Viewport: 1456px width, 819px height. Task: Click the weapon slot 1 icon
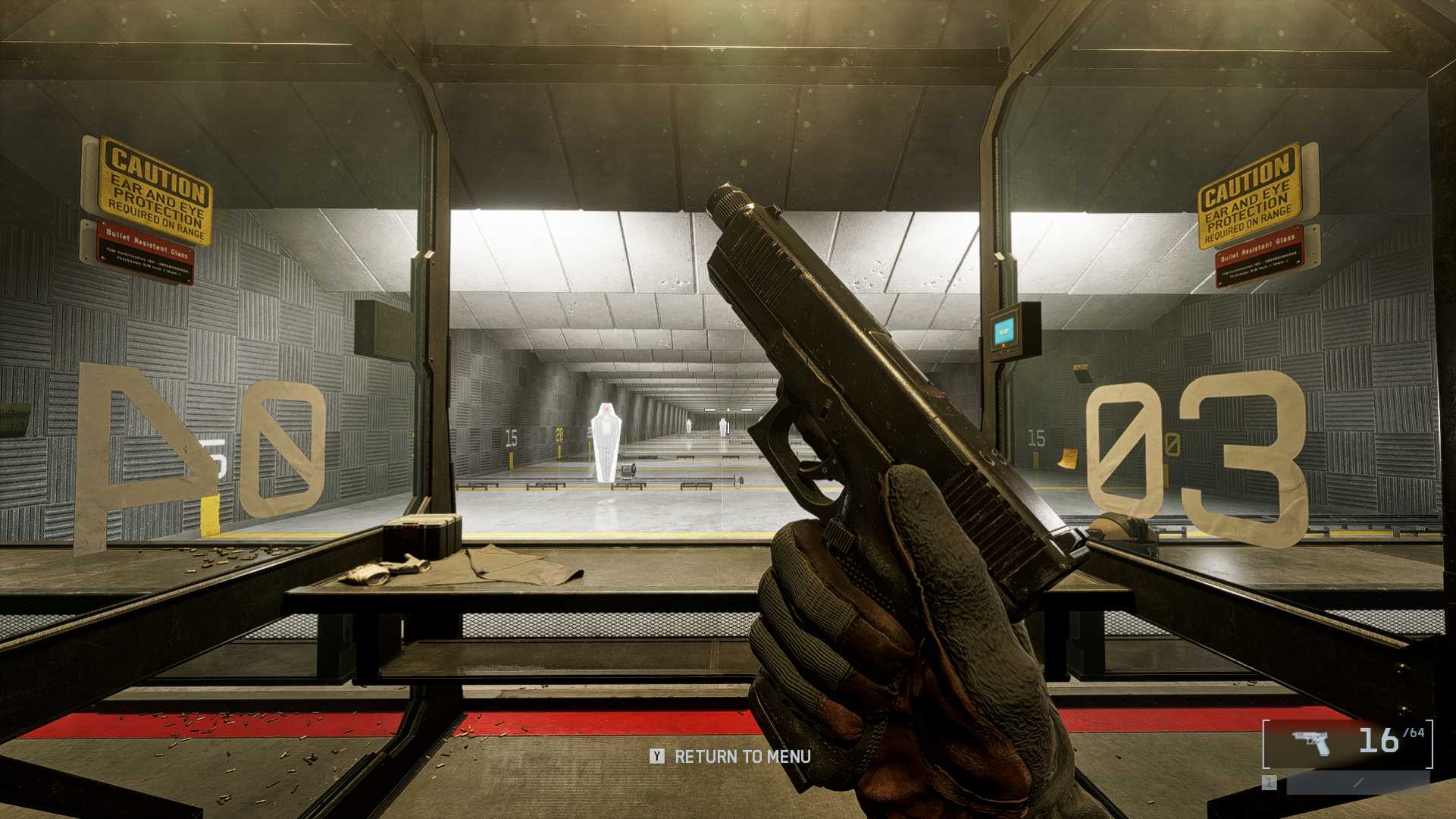pyautogui.click(x=1270, y=781)
